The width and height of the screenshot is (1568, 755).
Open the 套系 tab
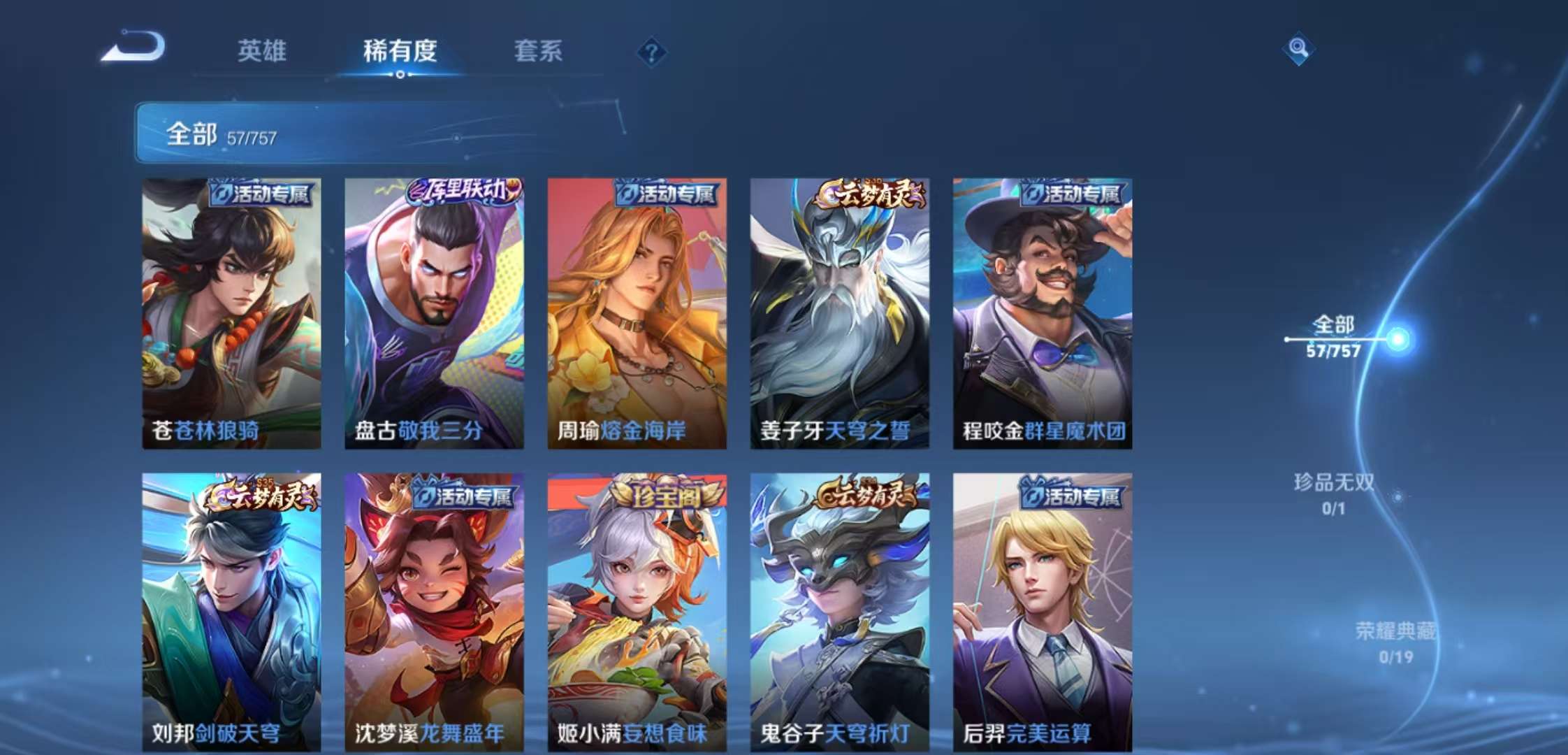click(x=538, y=51)
